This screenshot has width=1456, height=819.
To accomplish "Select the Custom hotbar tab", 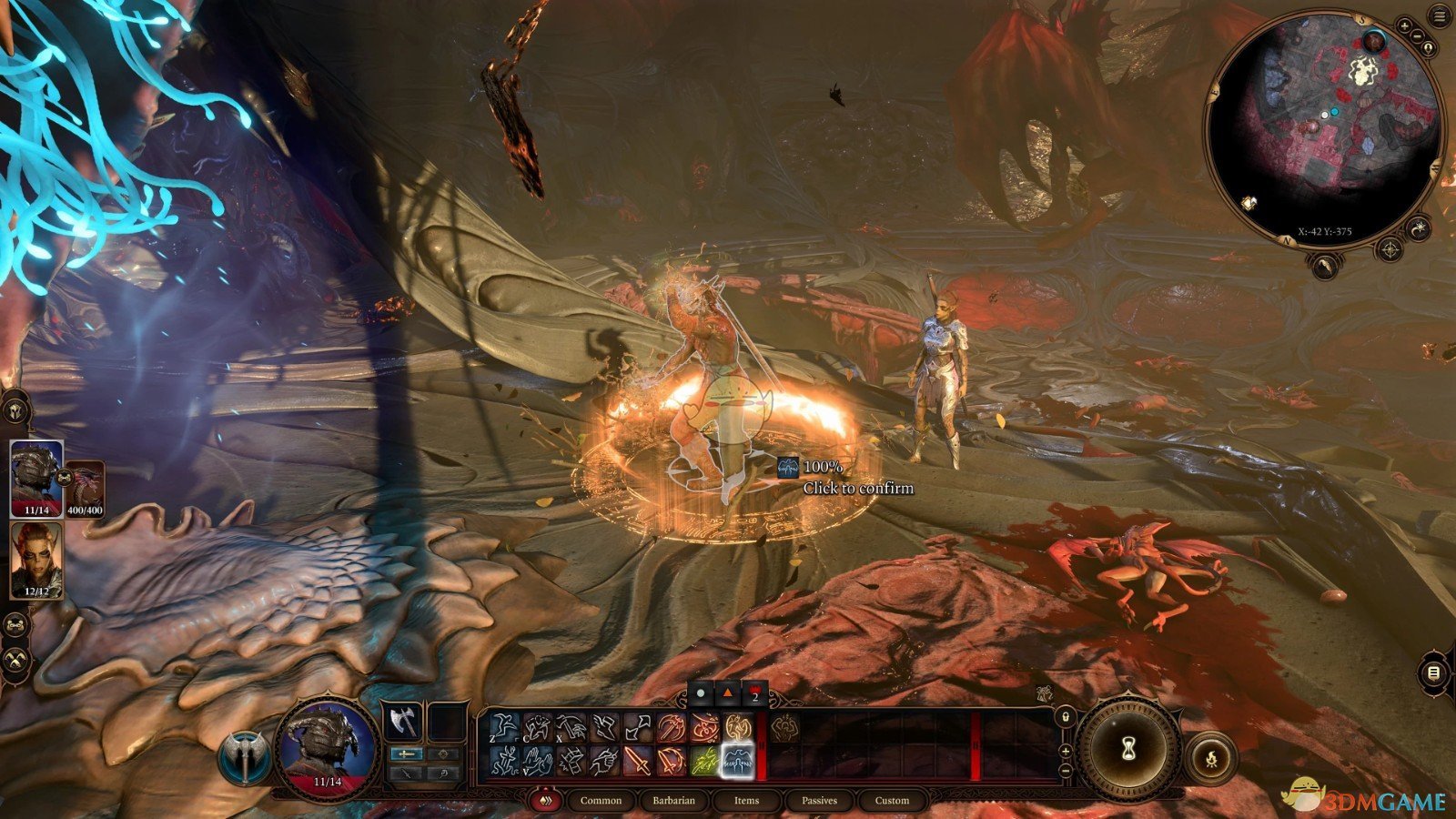I will (892, 801).
